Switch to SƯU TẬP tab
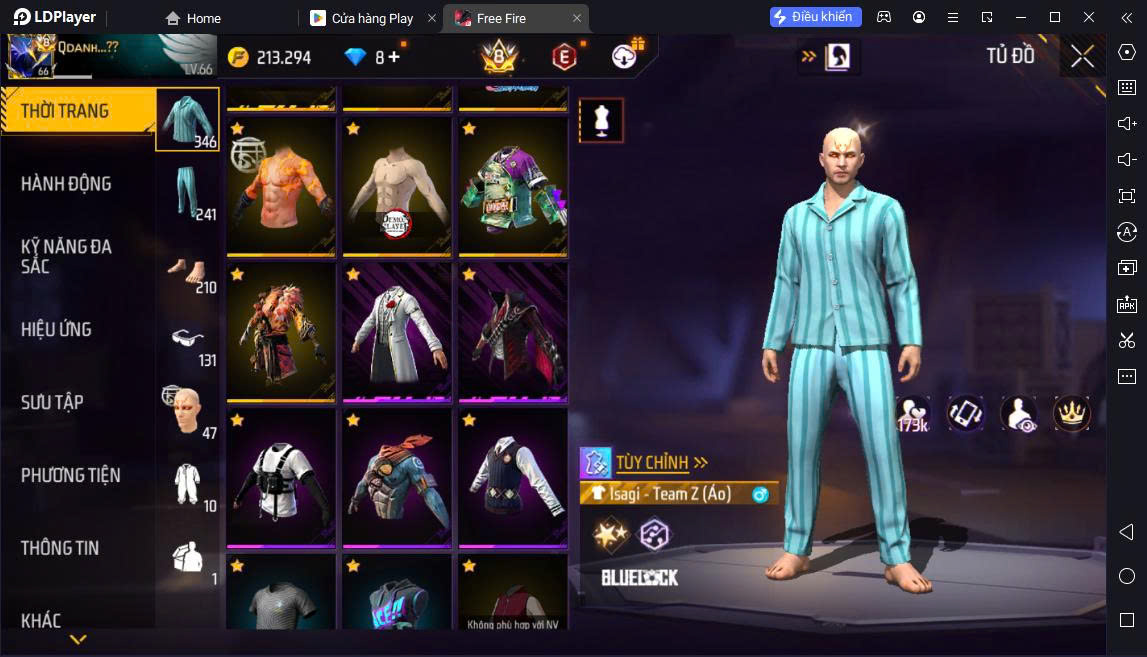1147x657 pixels. point(52,402)
